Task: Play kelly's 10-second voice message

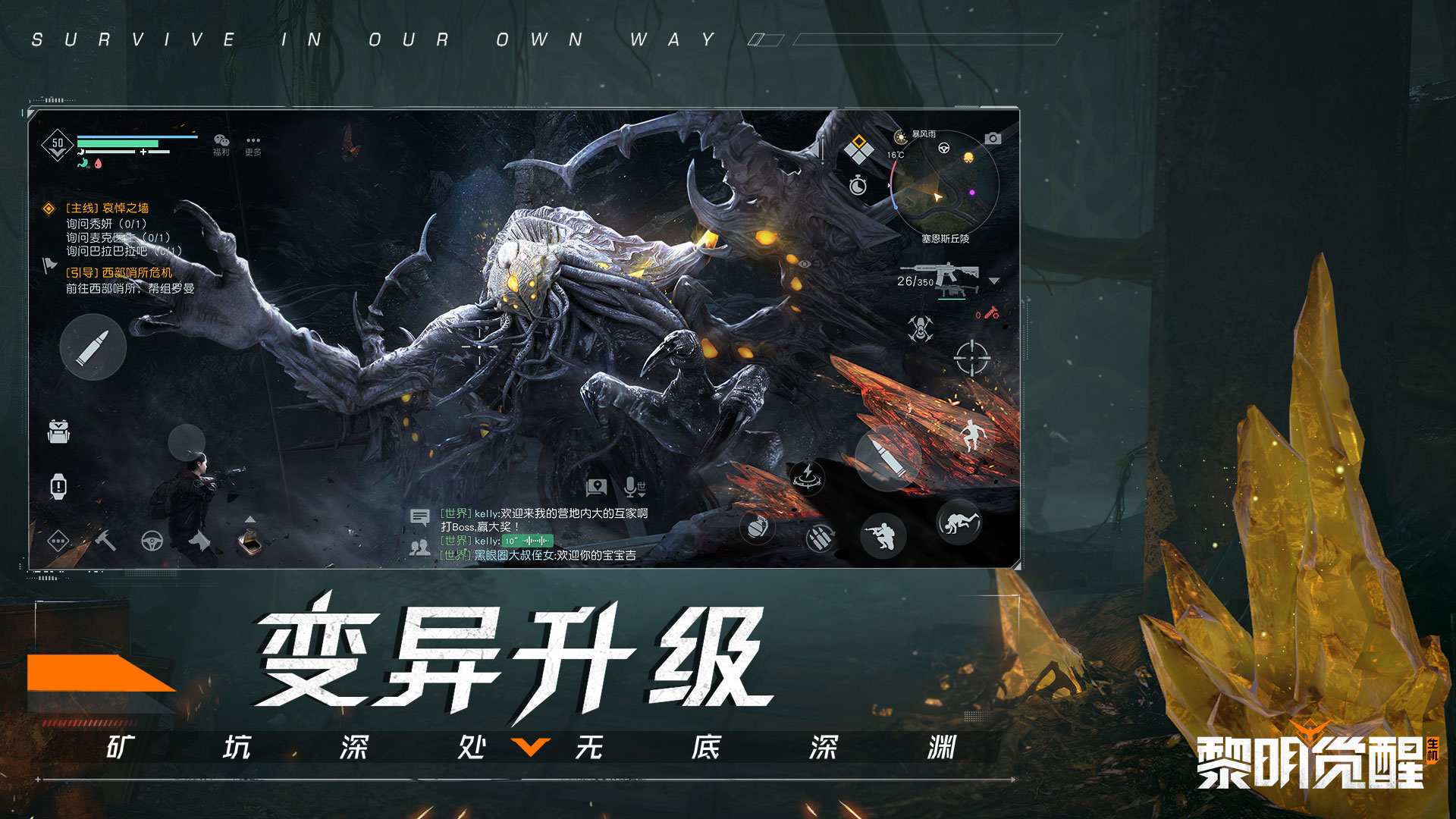Action: pos(526,541)
